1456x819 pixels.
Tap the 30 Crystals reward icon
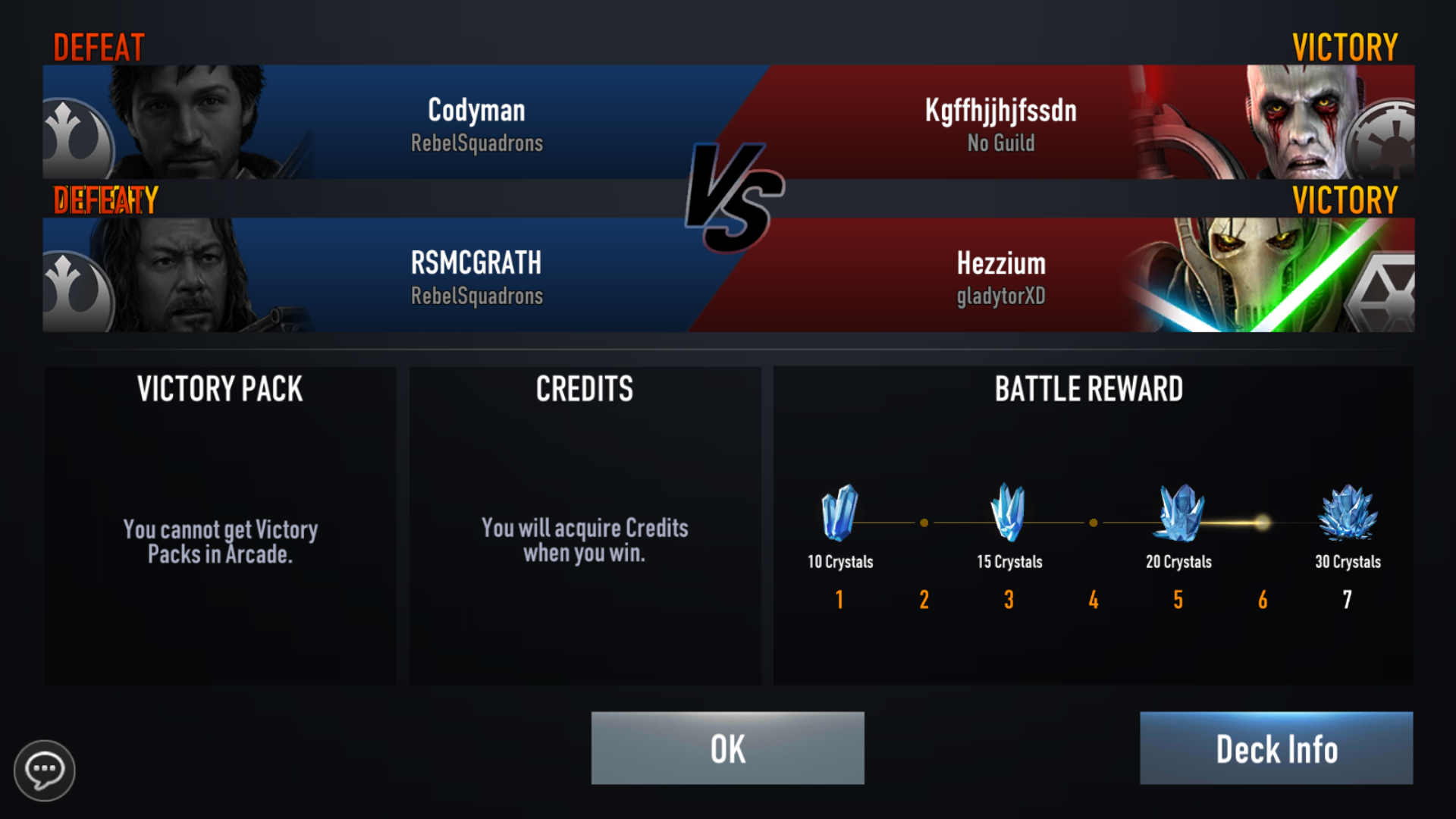pyautogui.click(x=1348, y=513)
